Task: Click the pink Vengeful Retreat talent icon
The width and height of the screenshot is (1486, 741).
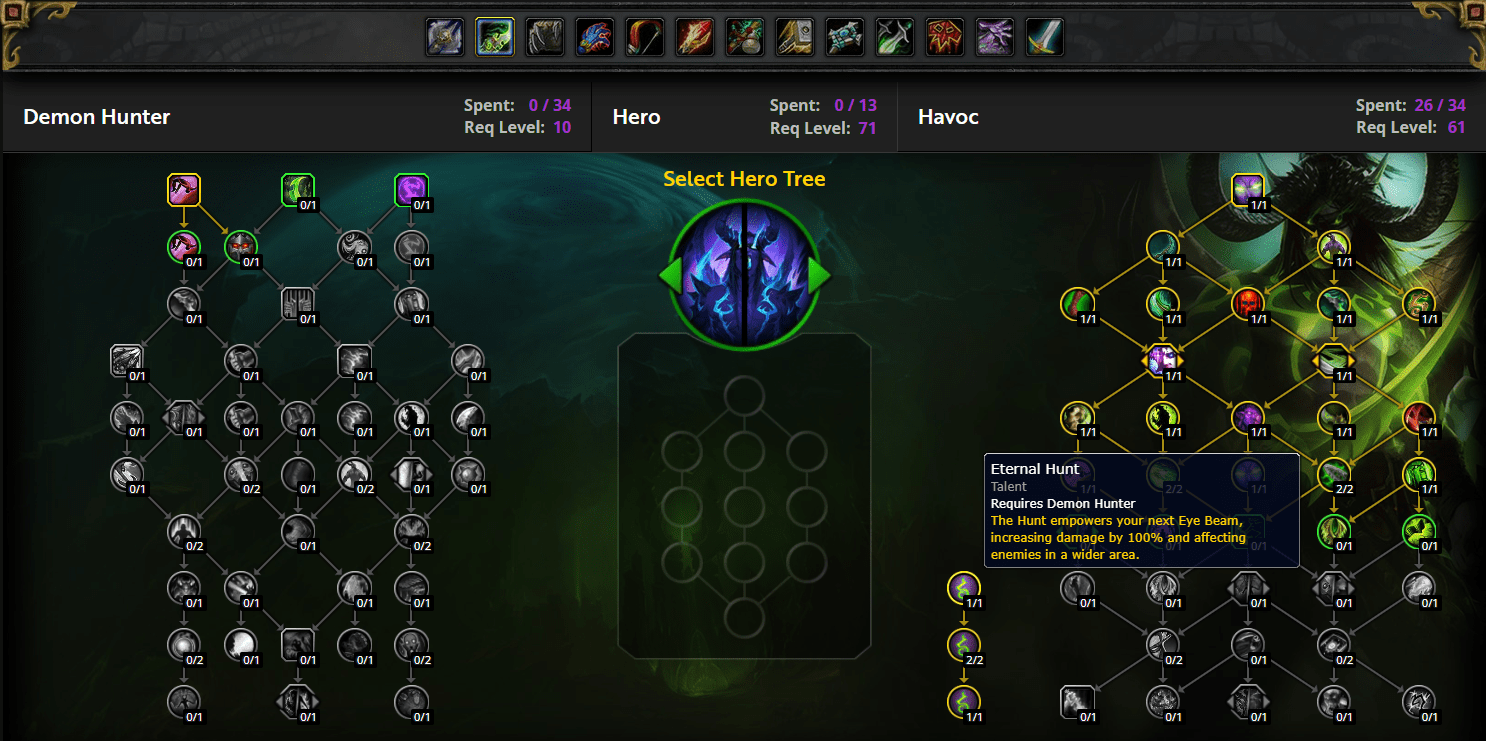Action: (184, 190)
